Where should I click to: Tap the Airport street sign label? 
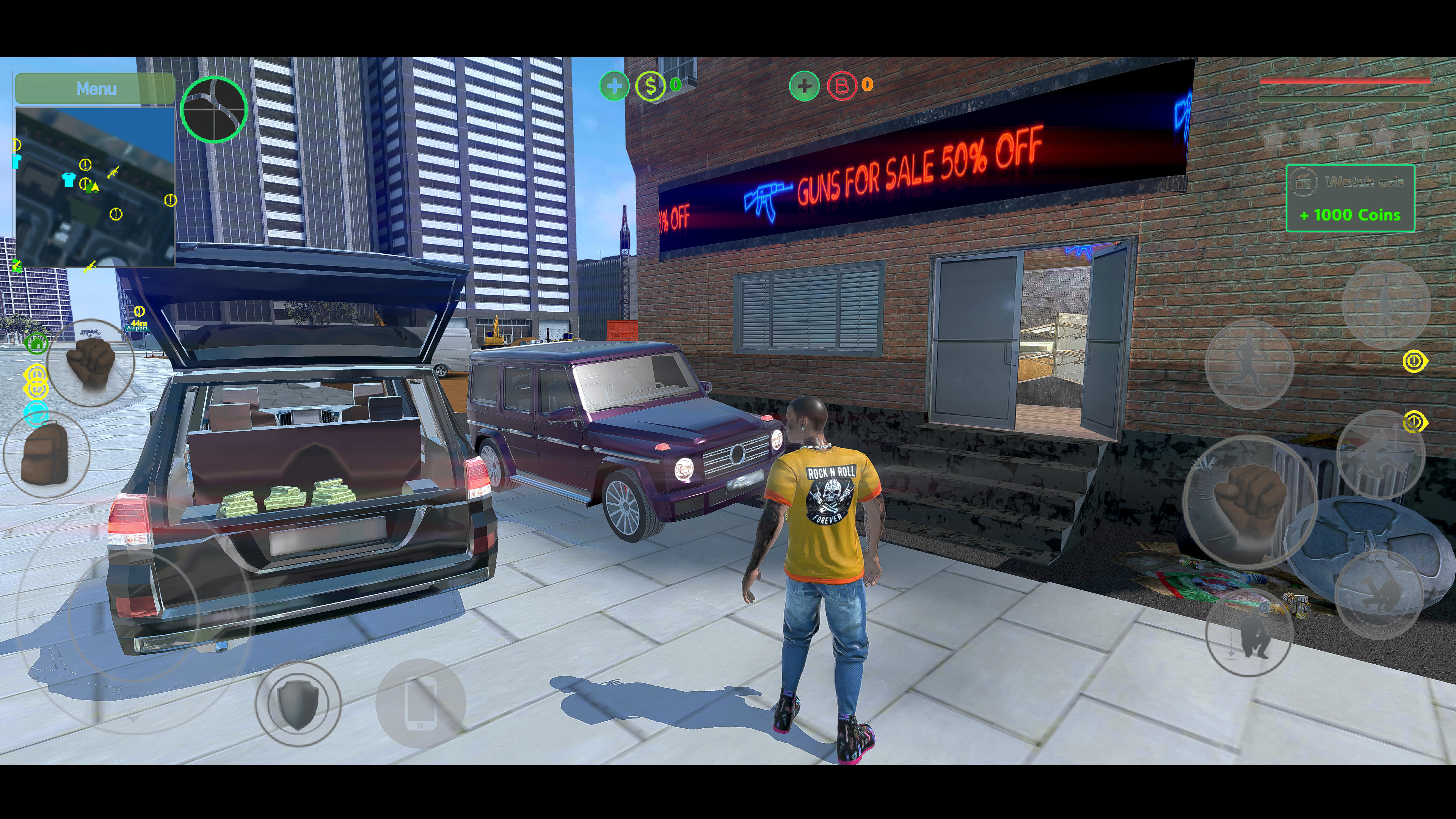[137, 328]
